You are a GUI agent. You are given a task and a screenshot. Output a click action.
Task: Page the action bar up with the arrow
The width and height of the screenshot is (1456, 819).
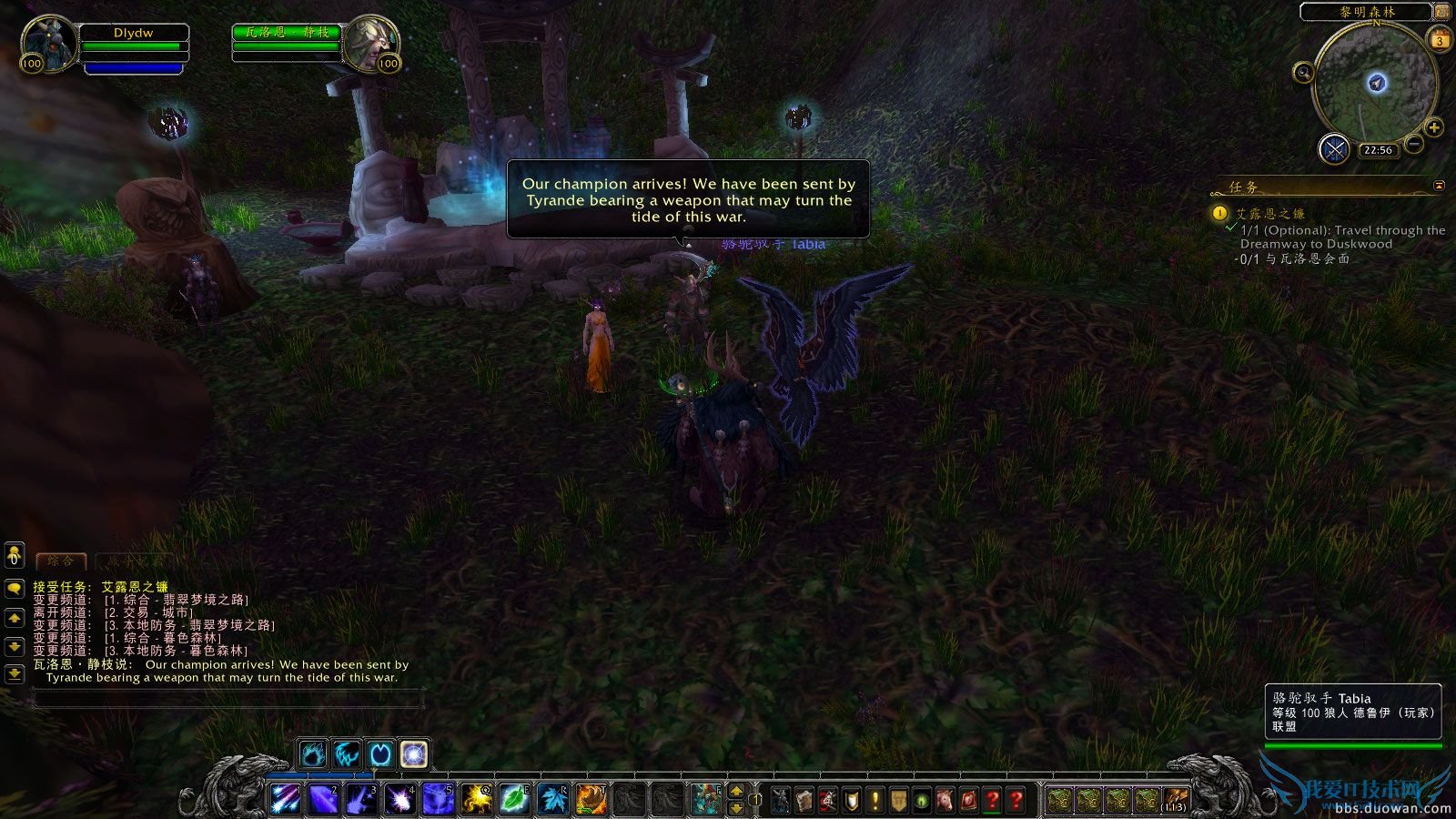pos(736,793)
